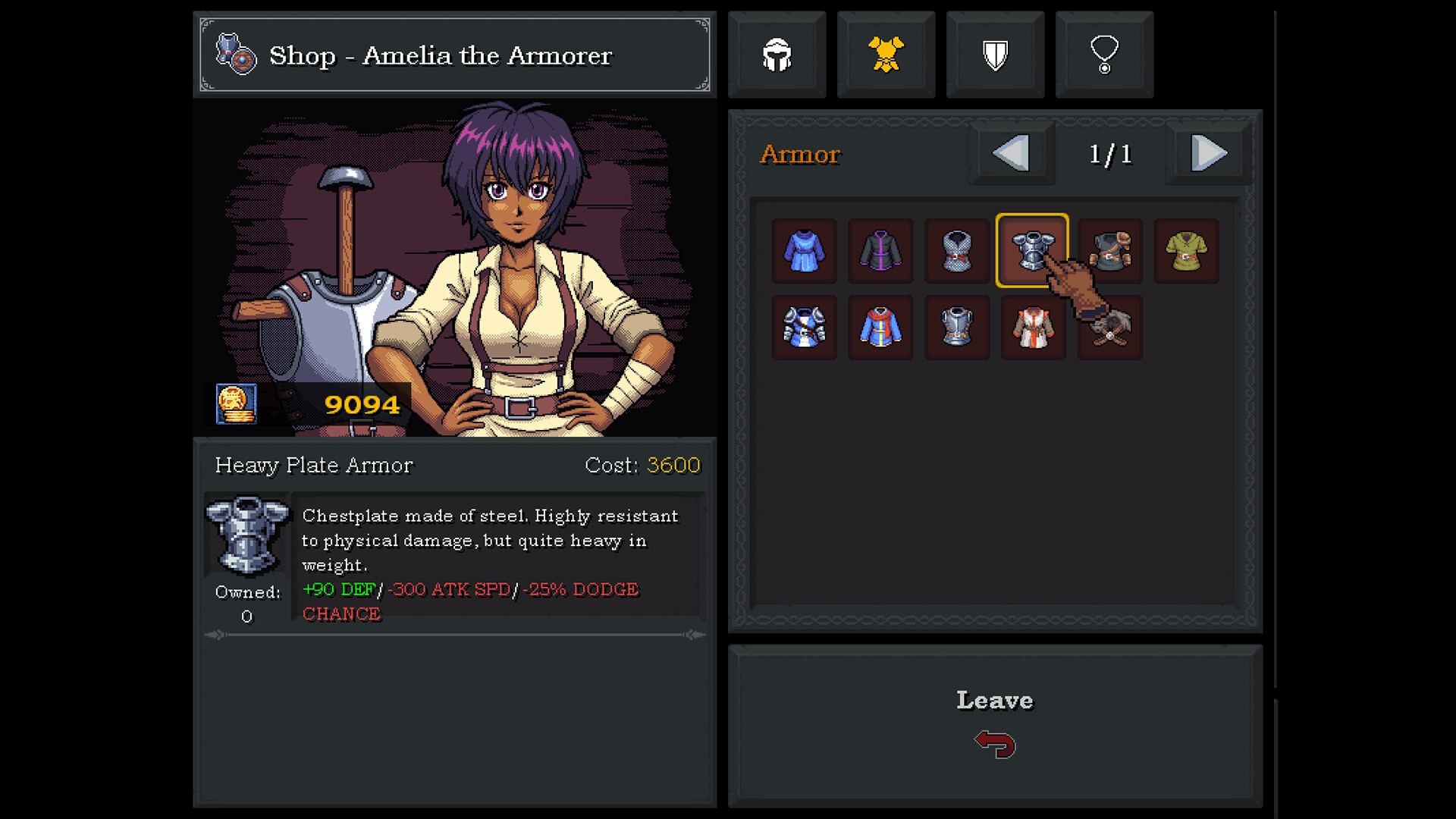The width and height of the screenshot is (1456, 819).
Task: Advance to the next armor page
Action: click(x=1207, y=153)
